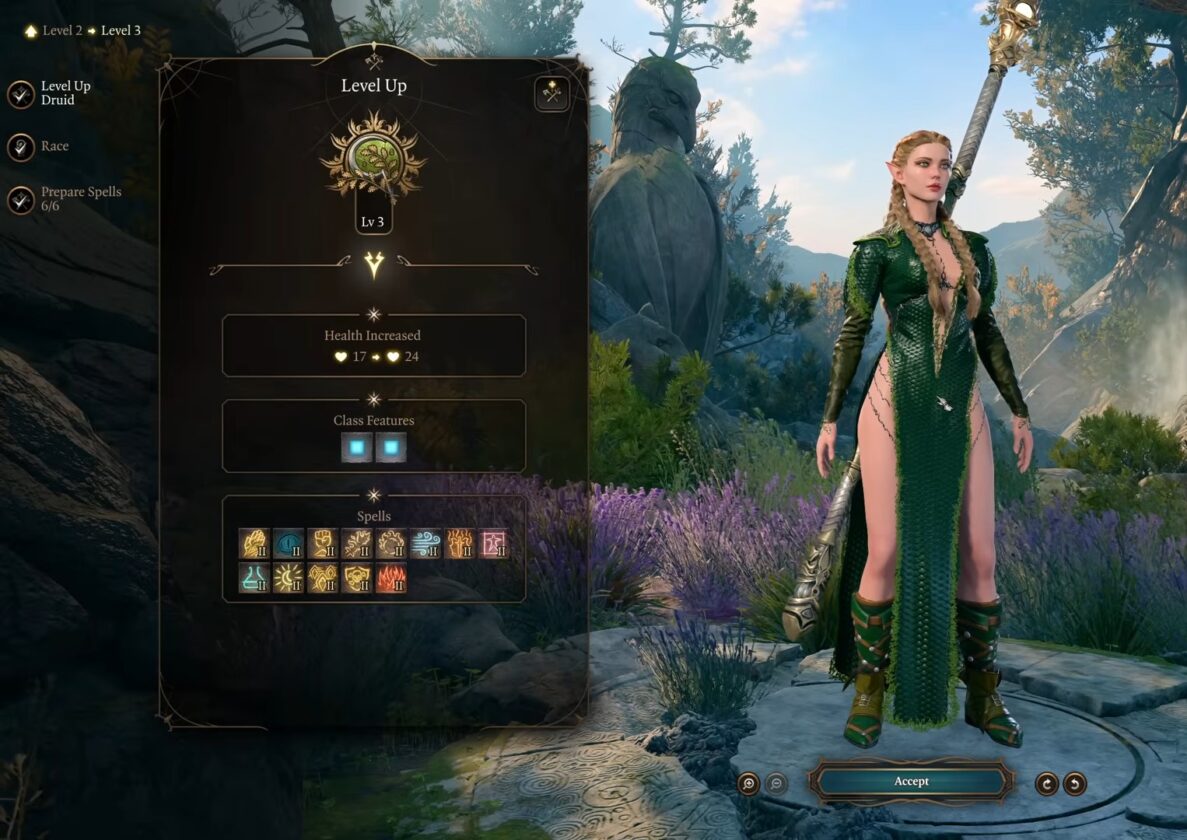The image size is (1187, 840).
Task: Select the flaming sword Heat Metal spell
Action: point(459,544)
